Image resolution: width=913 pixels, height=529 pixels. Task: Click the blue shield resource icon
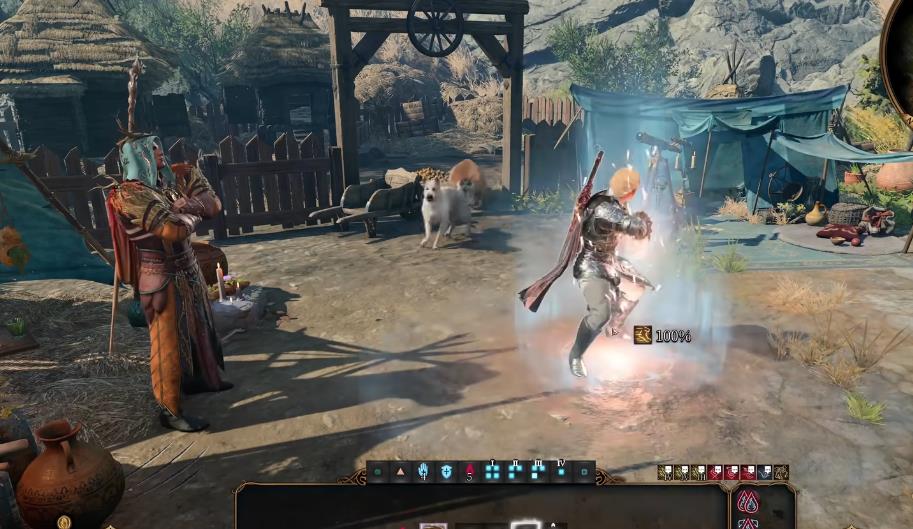click(x=446, y=472)
